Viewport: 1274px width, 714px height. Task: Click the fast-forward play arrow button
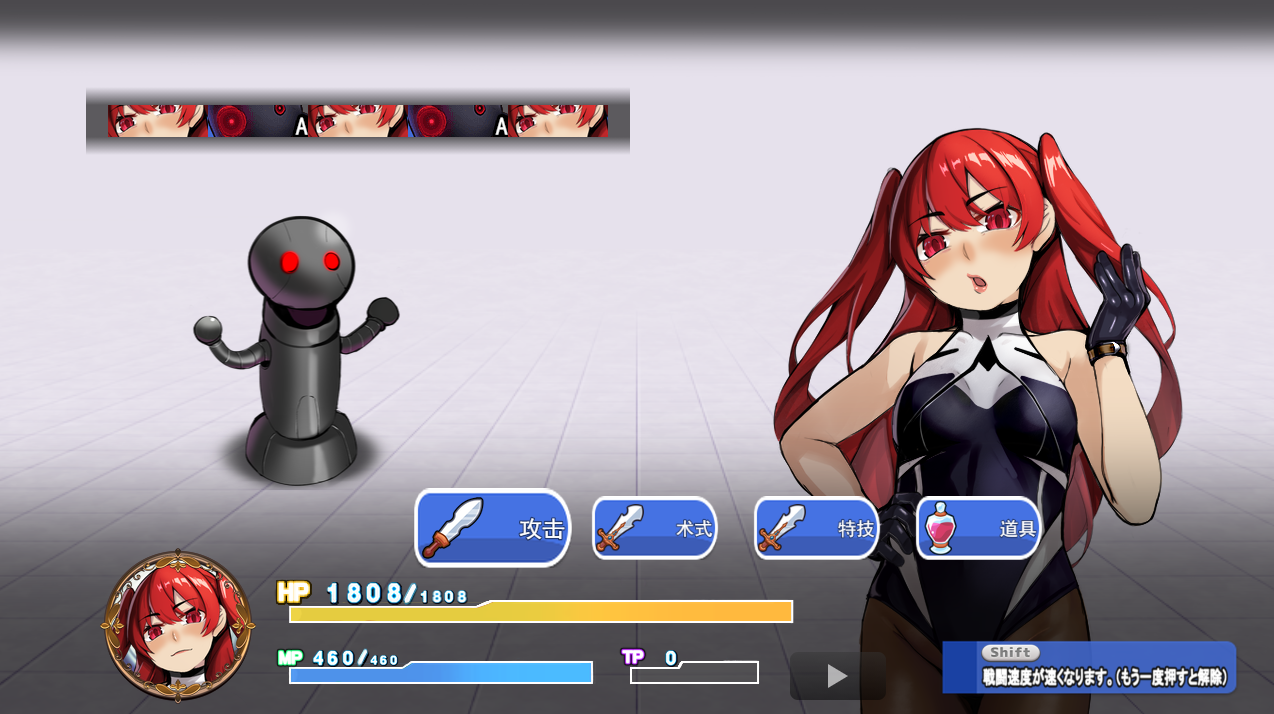point(838,677)
